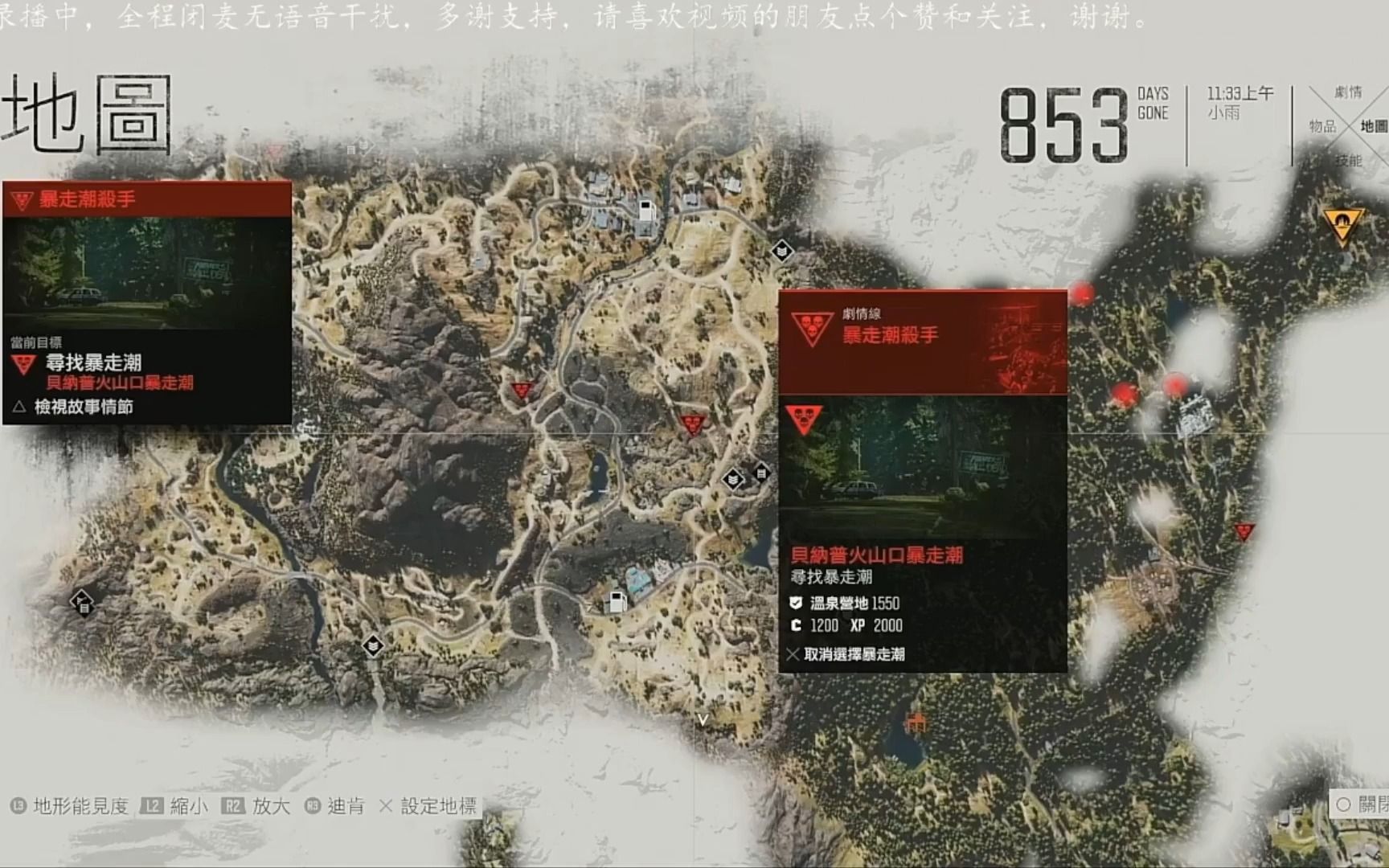Click the credits C icon in the mission panel

click(795, 626)
